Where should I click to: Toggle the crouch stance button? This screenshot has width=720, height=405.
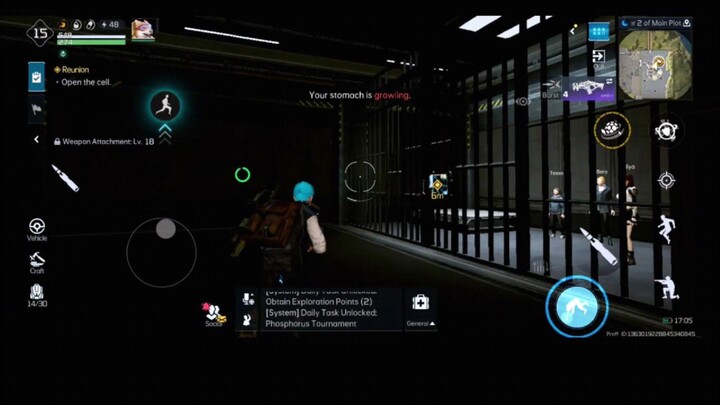(x=666, y=290)
